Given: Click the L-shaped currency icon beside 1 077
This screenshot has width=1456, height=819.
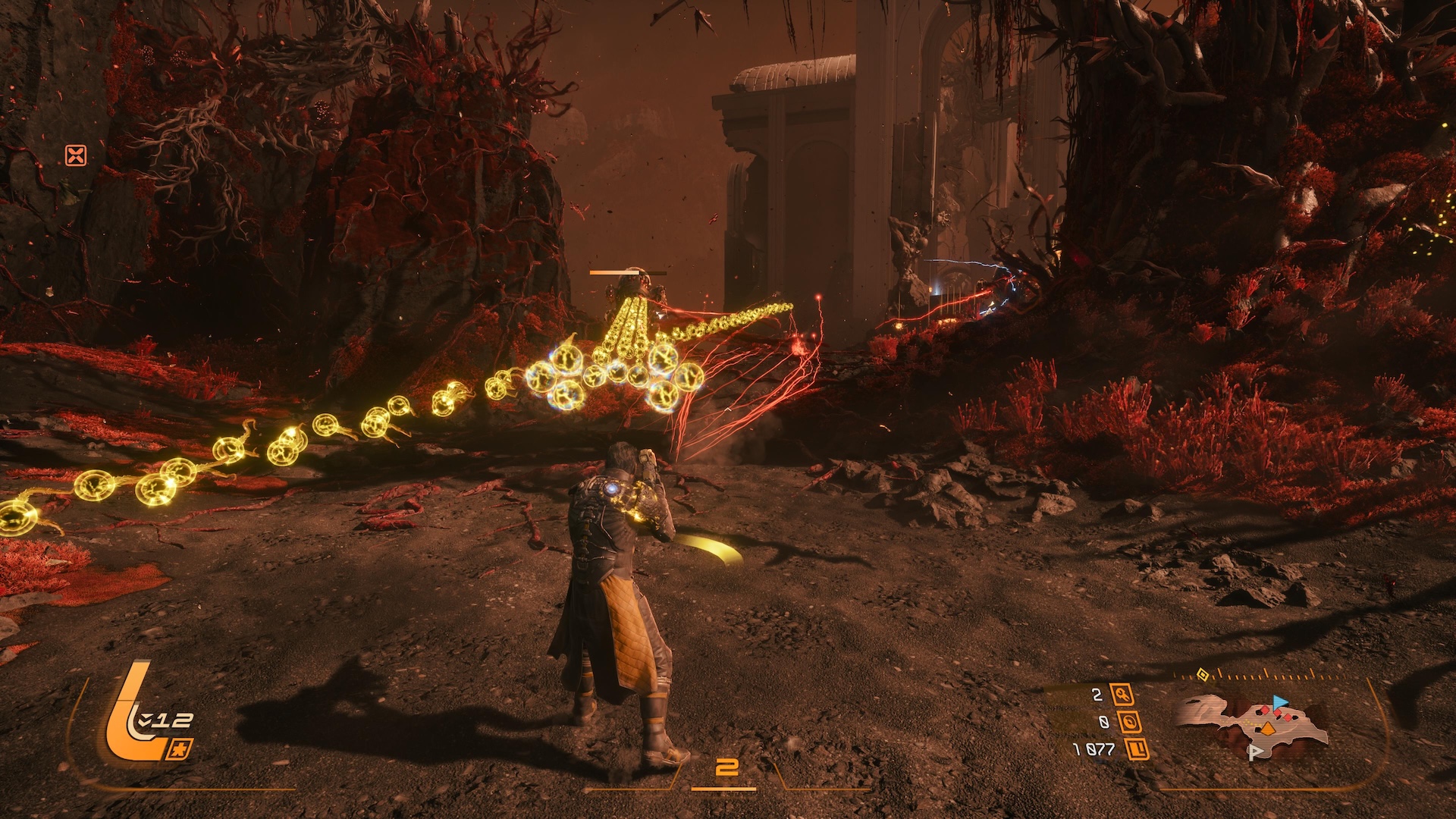Looking at the screenshot, I should click(1138, 750).
